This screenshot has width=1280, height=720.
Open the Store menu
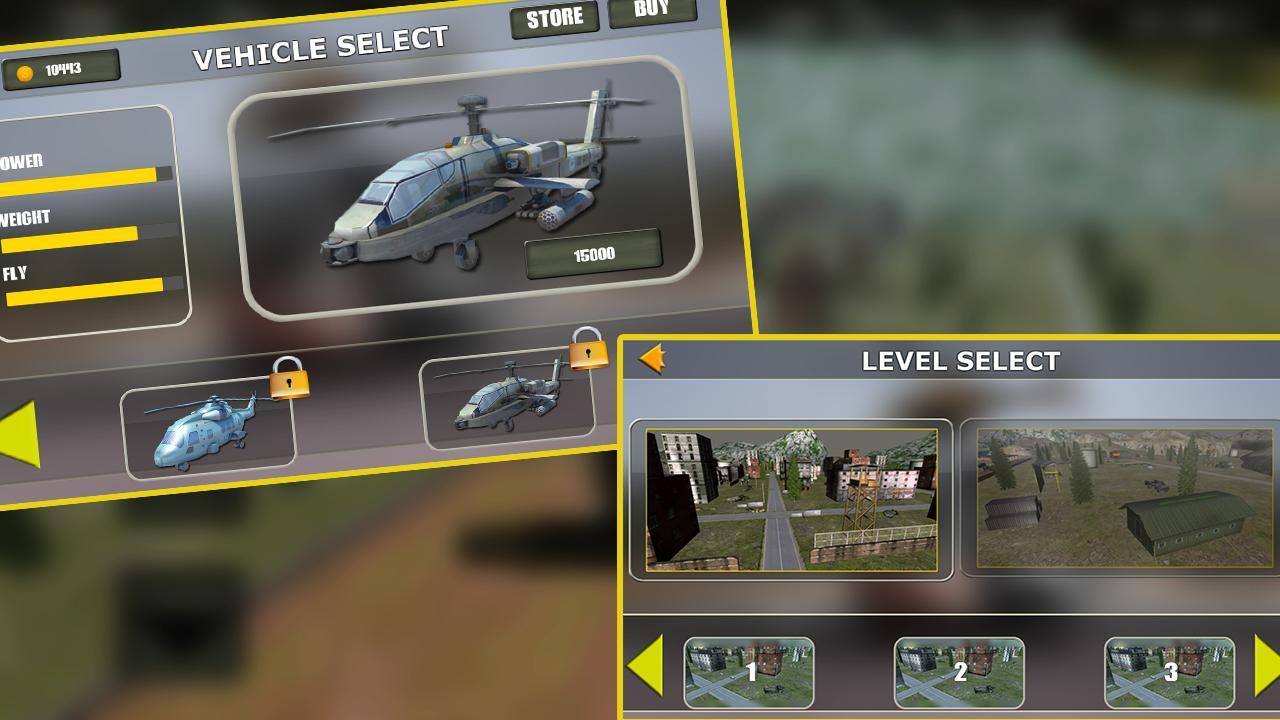pos(554,17)
